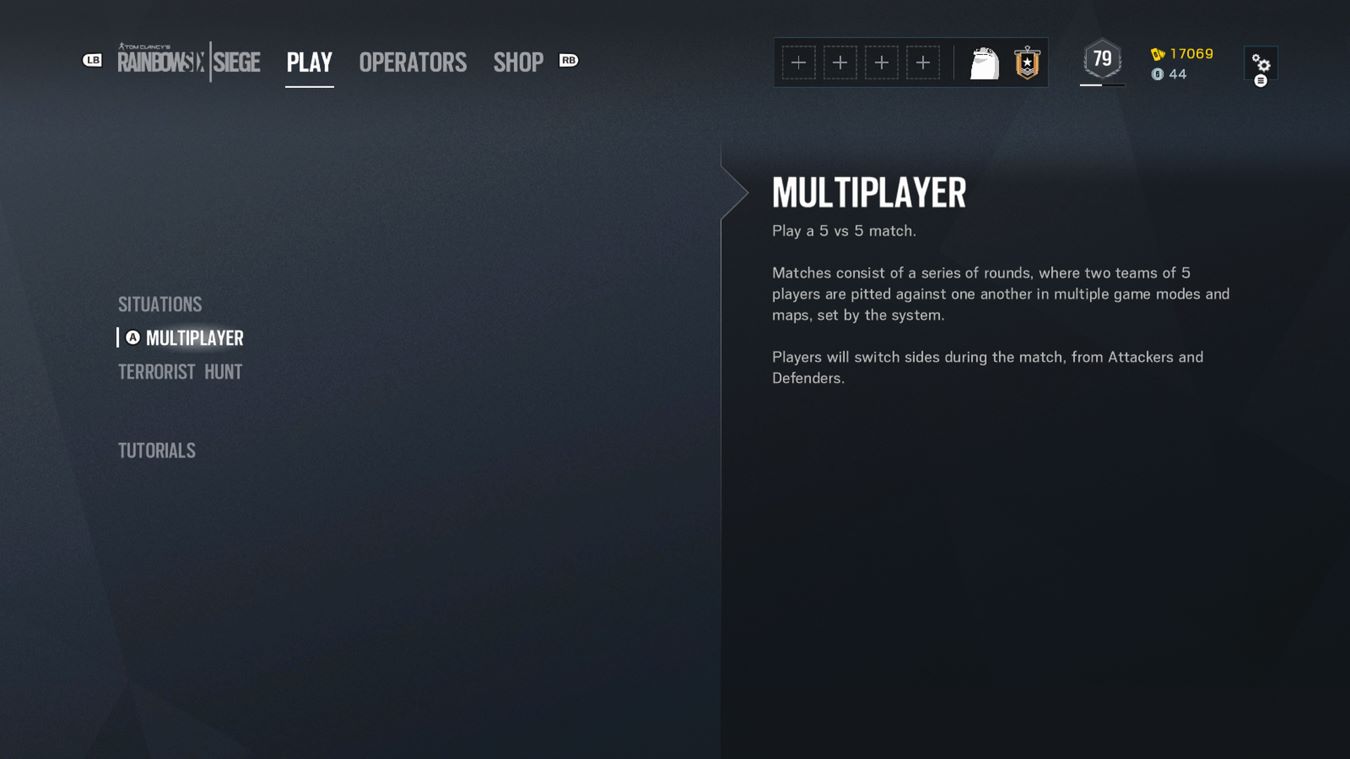Select the Multiplayer radio marker in the menu
The image size is (1350, 759).
click(131, 337)
